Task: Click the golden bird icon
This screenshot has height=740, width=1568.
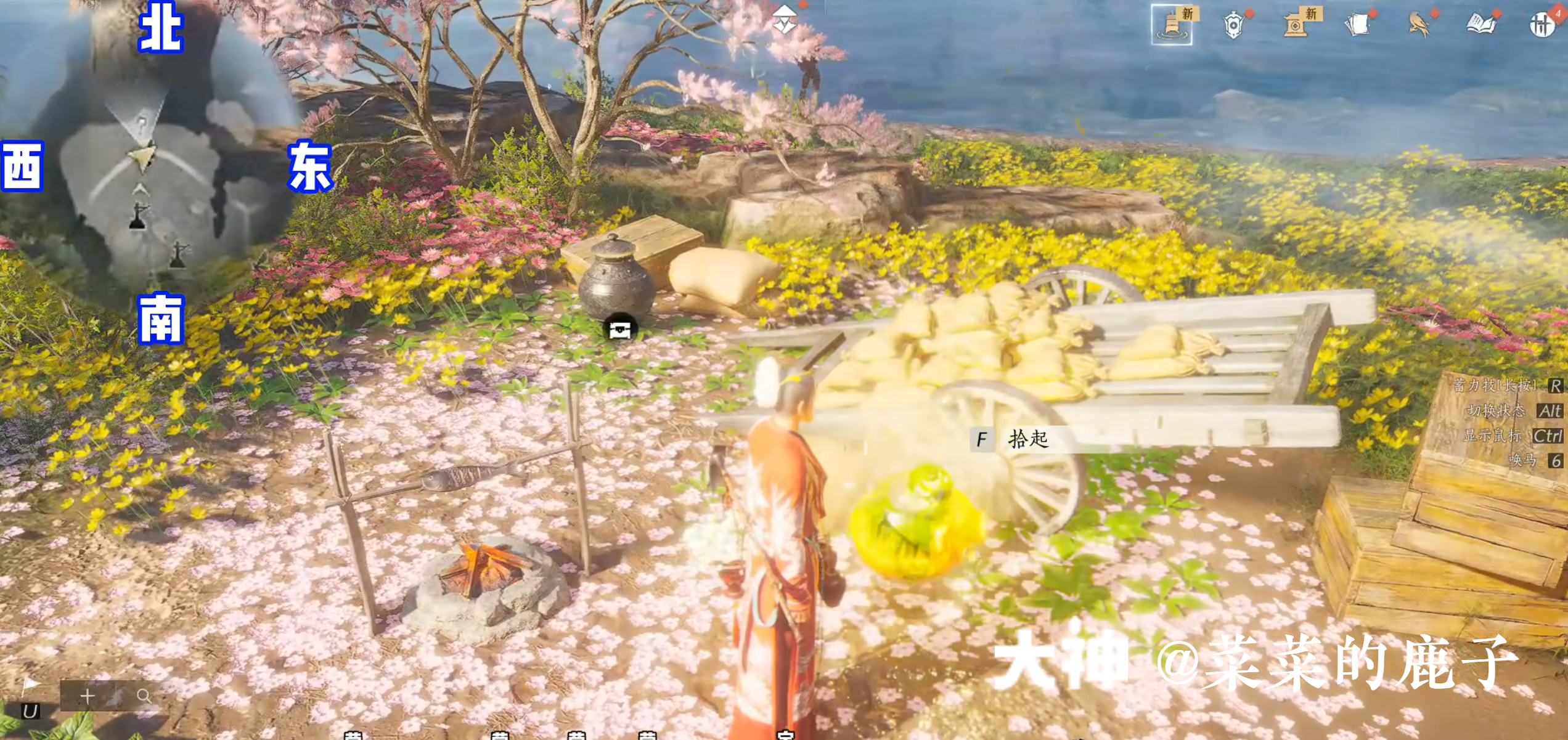Action: (1418, 25)
